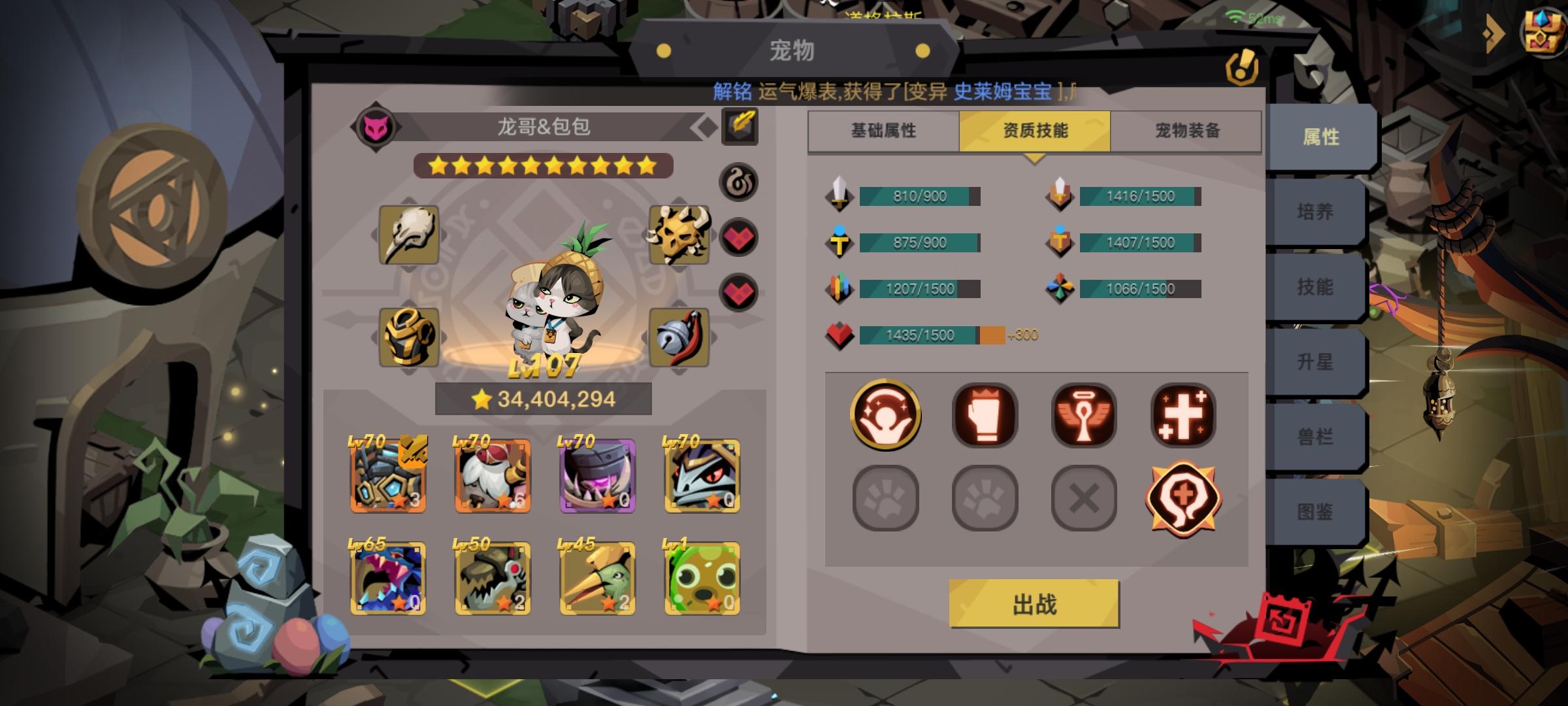Screen dimensions: 1568x706
Task: Open the winged angel skill icon
Action: (1085, 416)
